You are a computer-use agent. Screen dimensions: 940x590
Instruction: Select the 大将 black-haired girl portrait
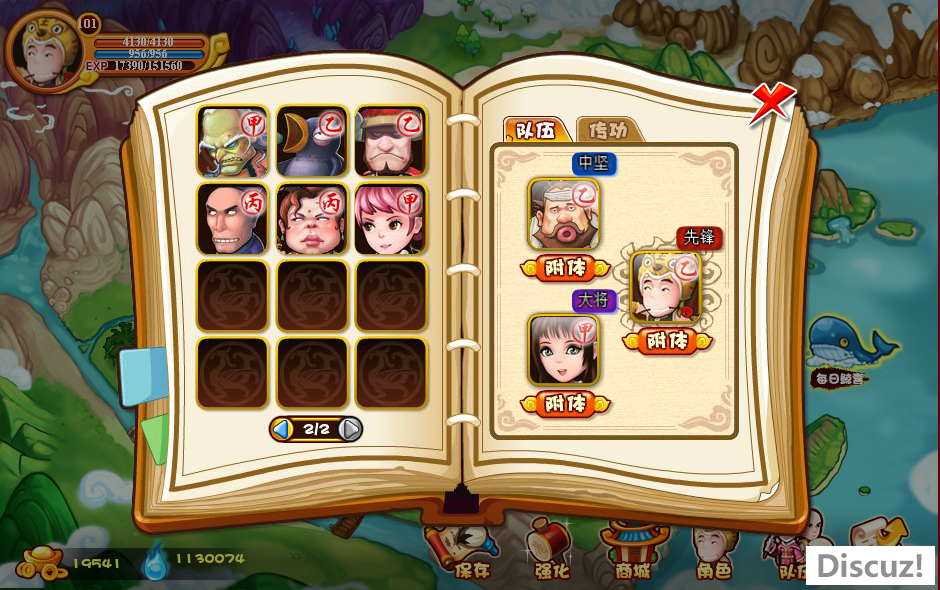coord(564,350)
